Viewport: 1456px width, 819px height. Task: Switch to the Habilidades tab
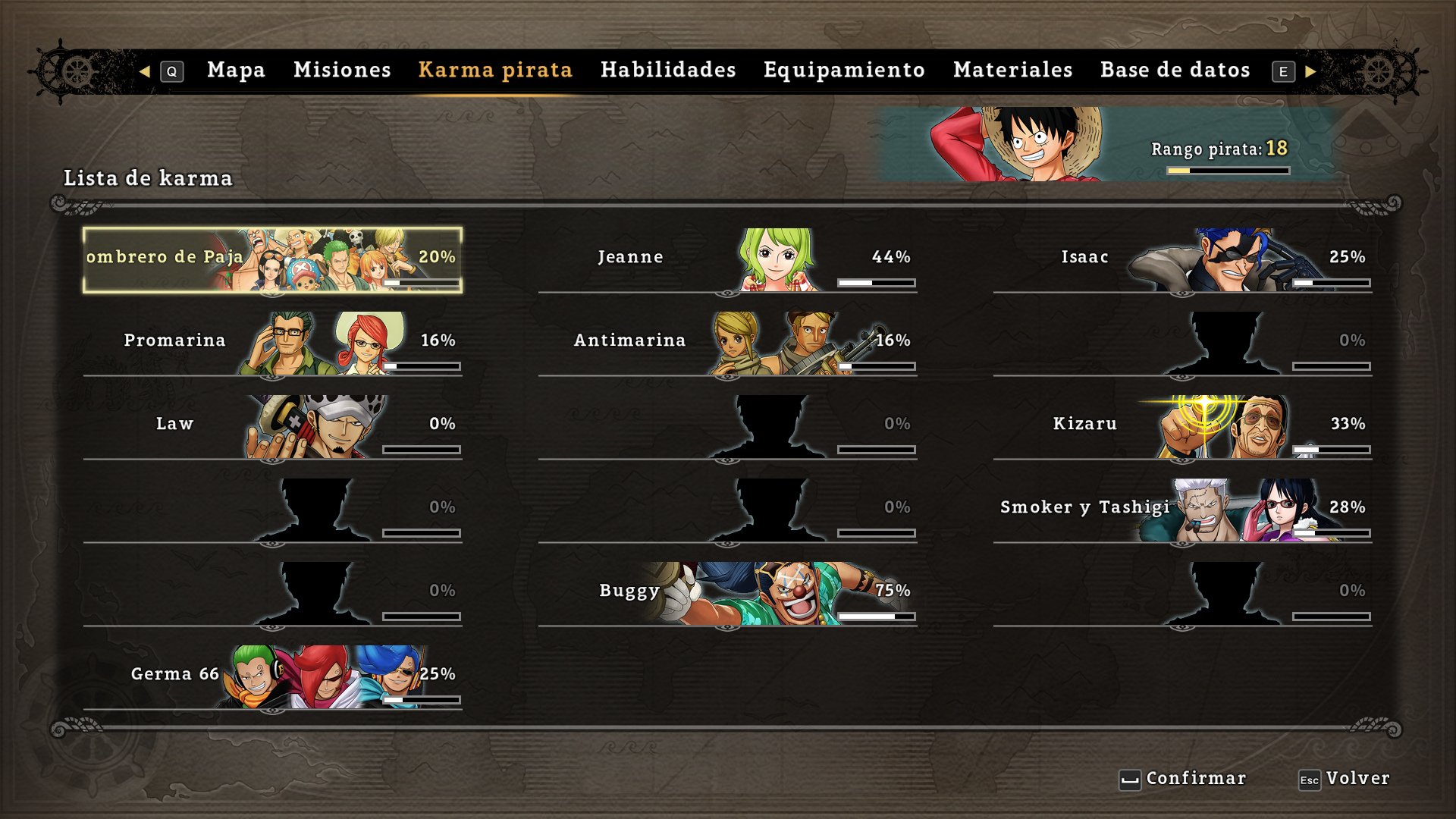(667, 70)
